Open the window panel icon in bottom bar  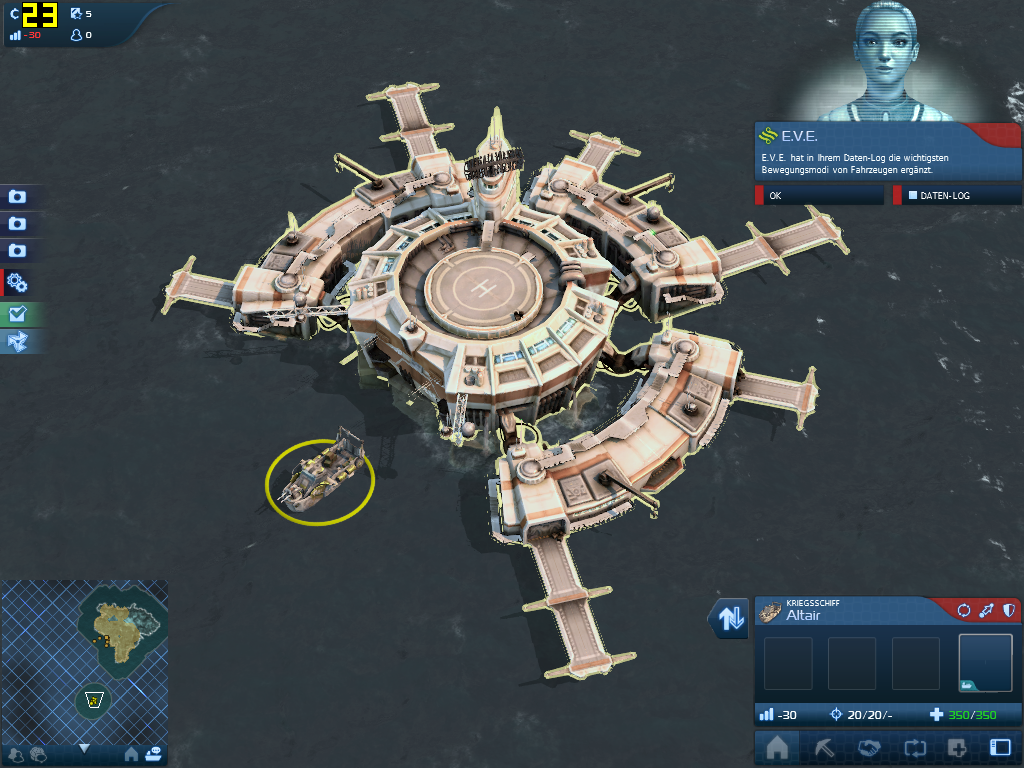click(x=1000, y=748)
